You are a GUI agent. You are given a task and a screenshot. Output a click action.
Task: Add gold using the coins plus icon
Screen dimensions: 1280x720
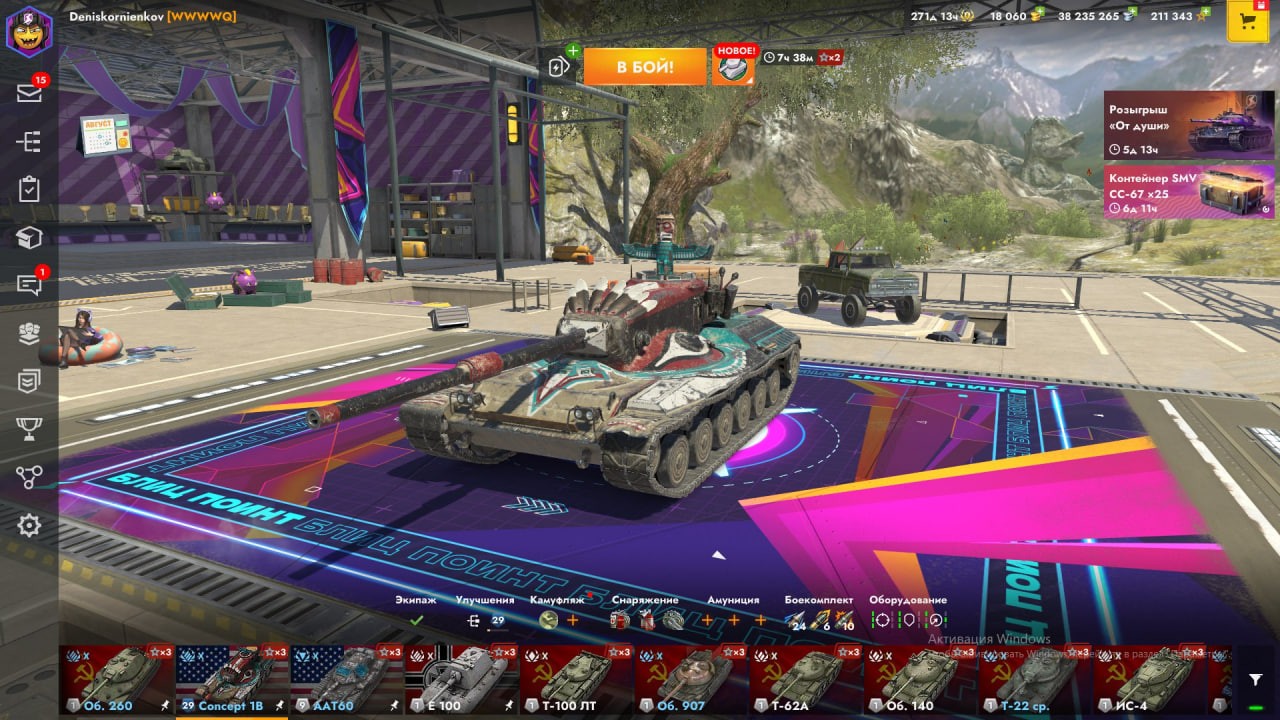coord(1038,12)
